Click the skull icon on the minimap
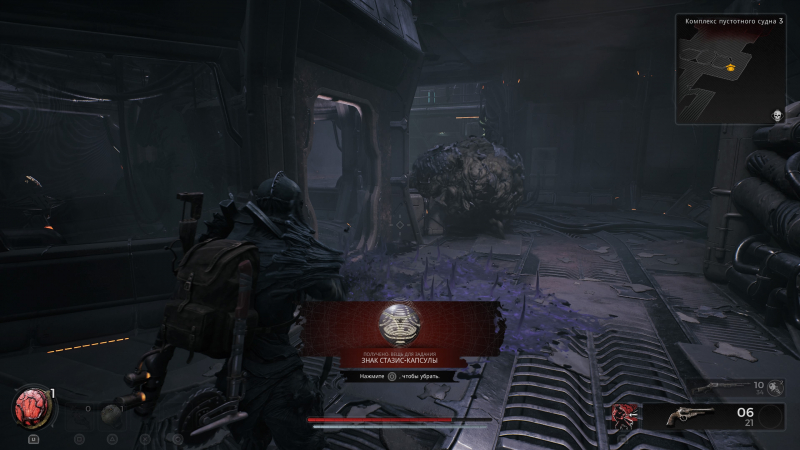Screen dimensions: 800x450 (x=775, y=116)
